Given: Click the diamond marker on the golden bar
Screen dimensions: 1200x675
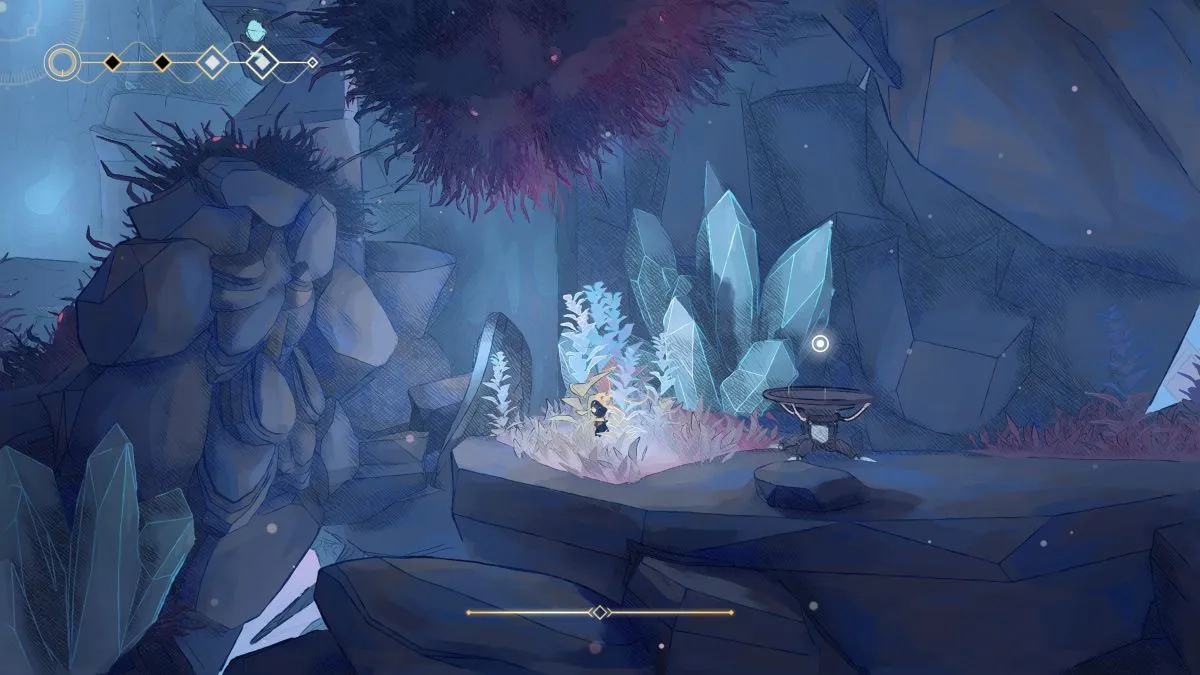Looking at the screenshot, I should click(x=599, y=612).
